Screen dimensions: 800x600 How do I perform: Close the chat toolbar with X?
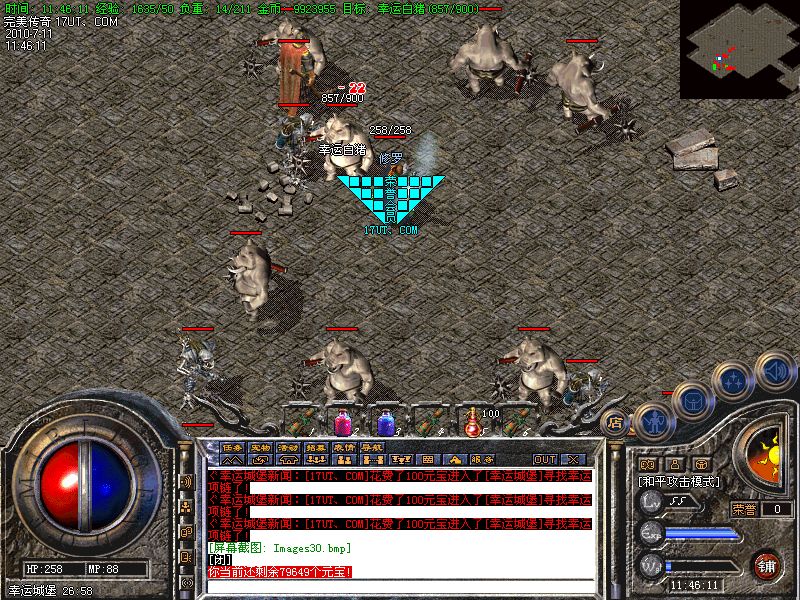pyautogui.click(x=573, y=460)
